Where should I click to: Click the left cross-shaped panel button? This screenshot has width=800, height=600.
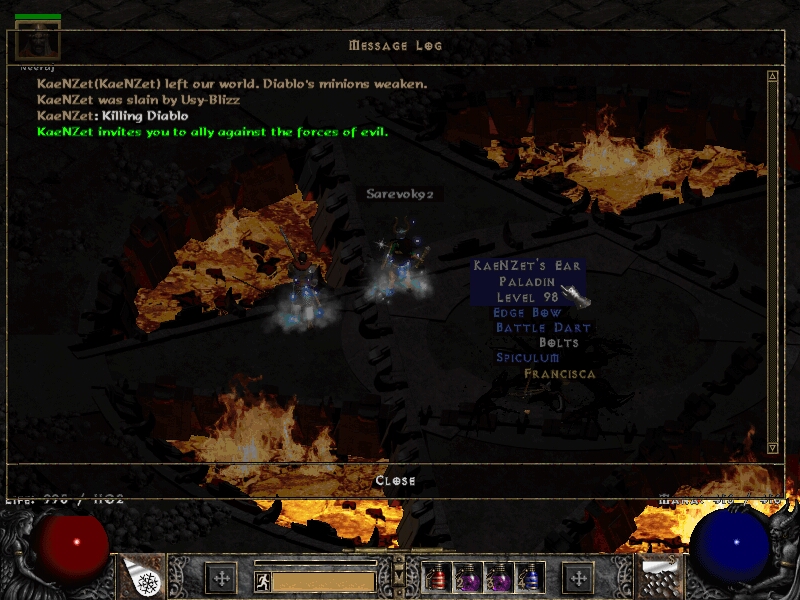[221, 577]
